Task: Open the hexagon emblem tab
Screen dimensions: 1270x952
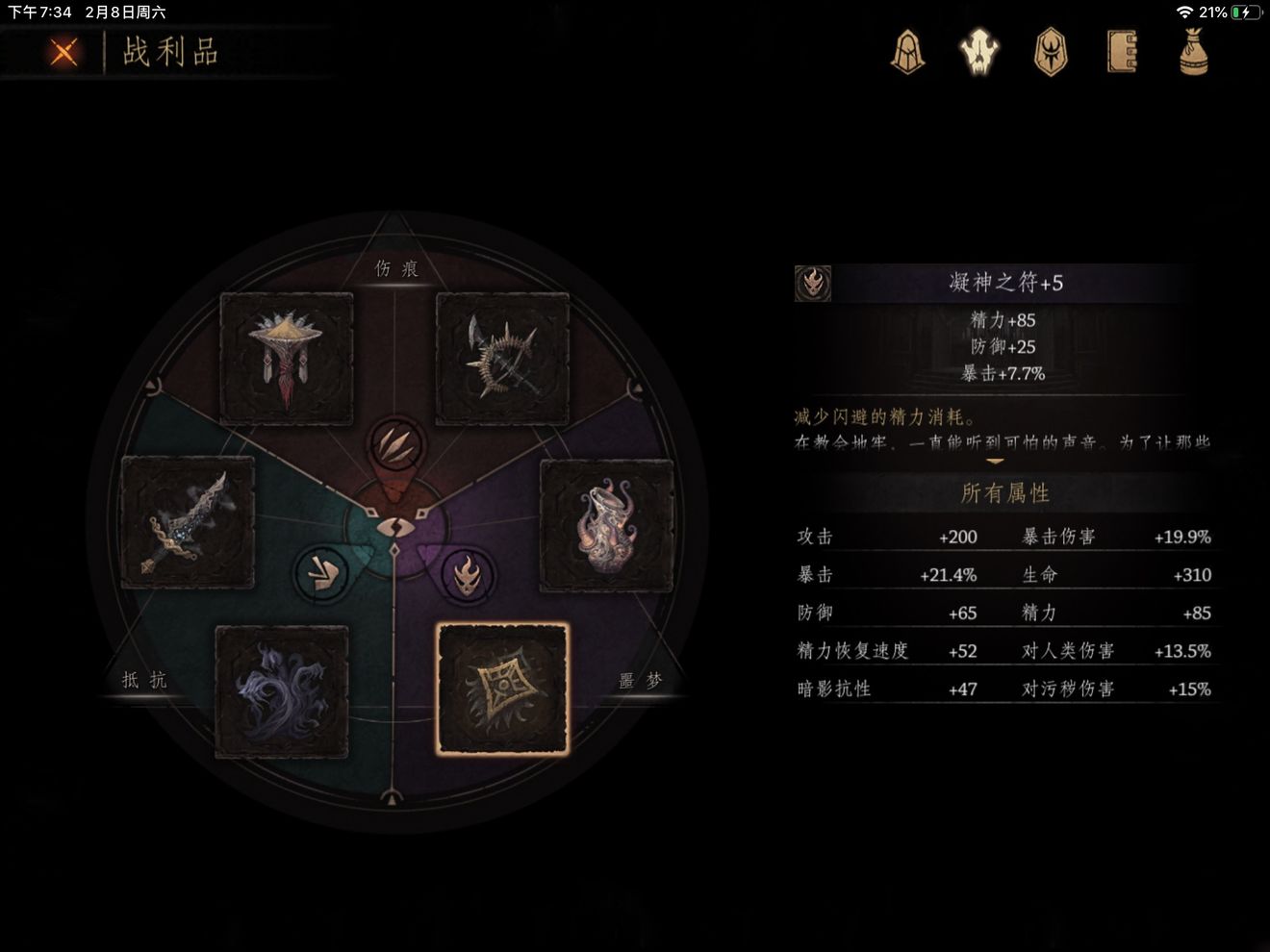Action: [x=1050, y=51]
